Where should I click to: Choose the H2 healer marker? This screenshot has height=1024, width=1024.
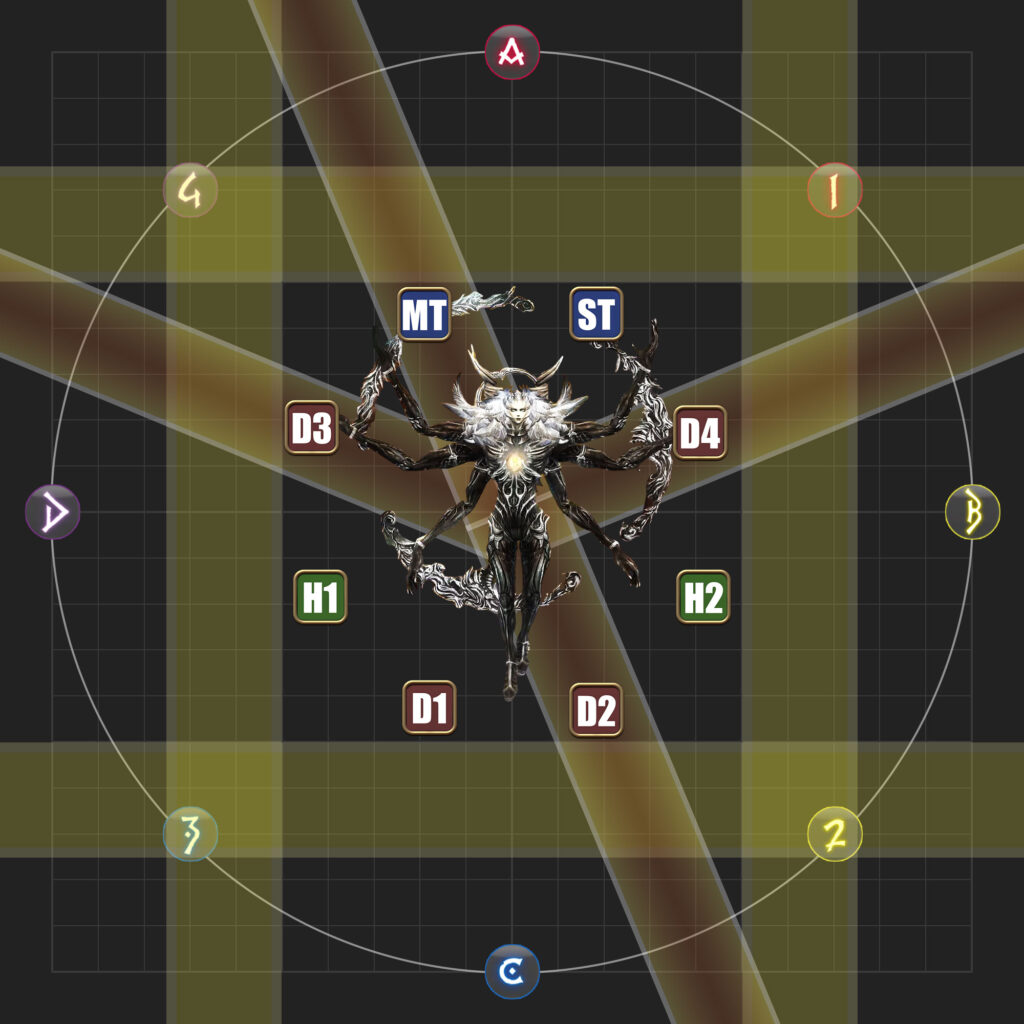point(703,597)
